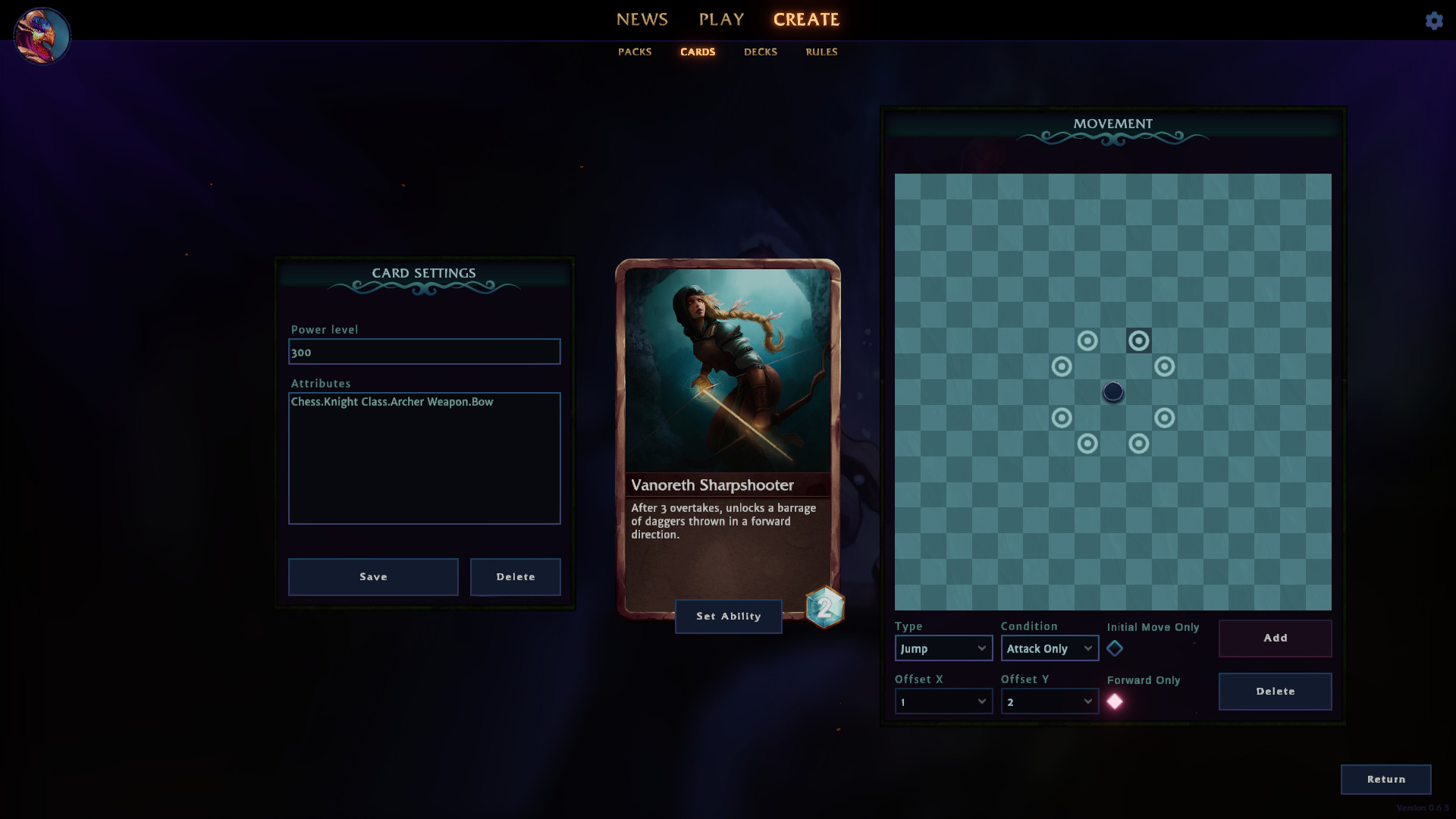Click the card's cost badge showing 2

824,607
